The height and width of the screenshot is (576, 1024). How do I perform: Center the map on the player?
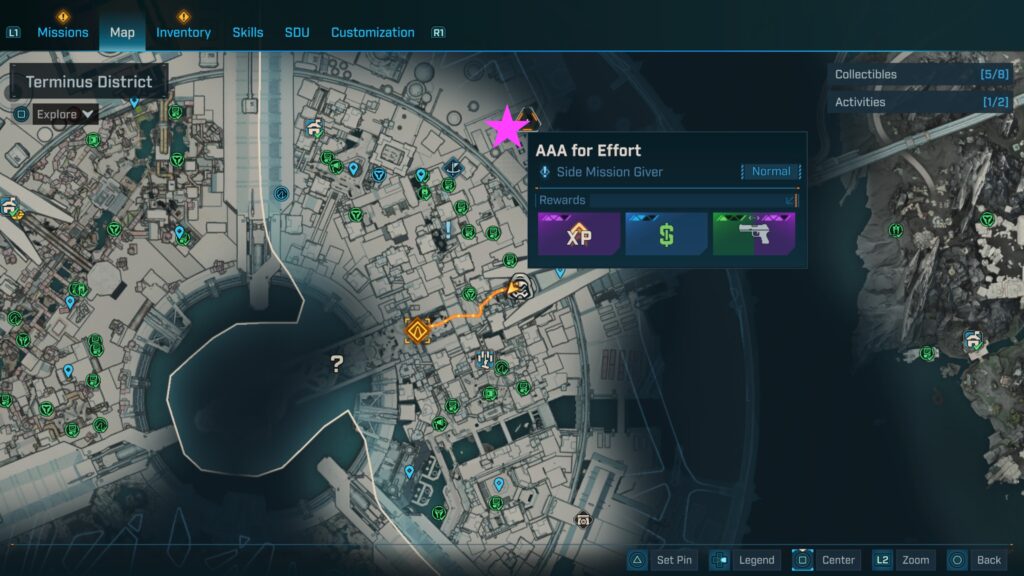[826, 560]
